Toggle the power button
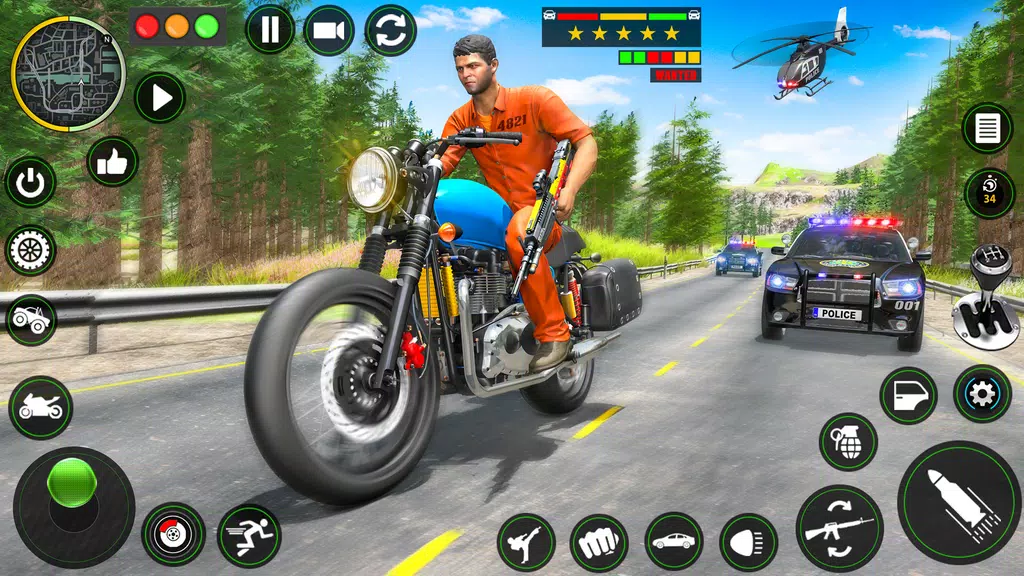Image resolution: width=1024 pixels, height=576 pixels. [30, 182]
